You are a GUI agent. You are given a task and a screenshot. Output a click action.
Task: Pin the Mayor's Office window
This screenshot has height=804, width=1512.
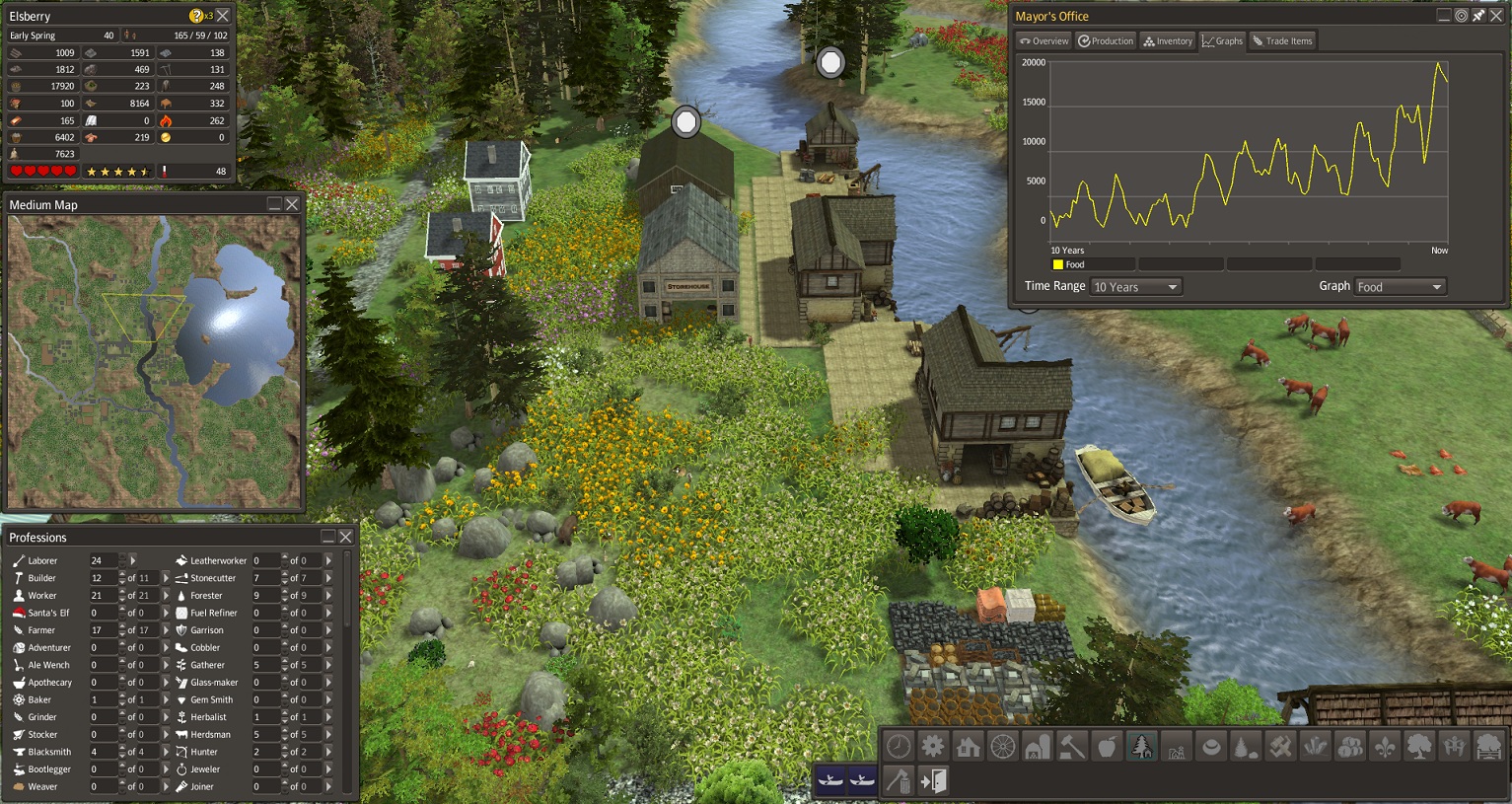click(x=1478, y=16)
